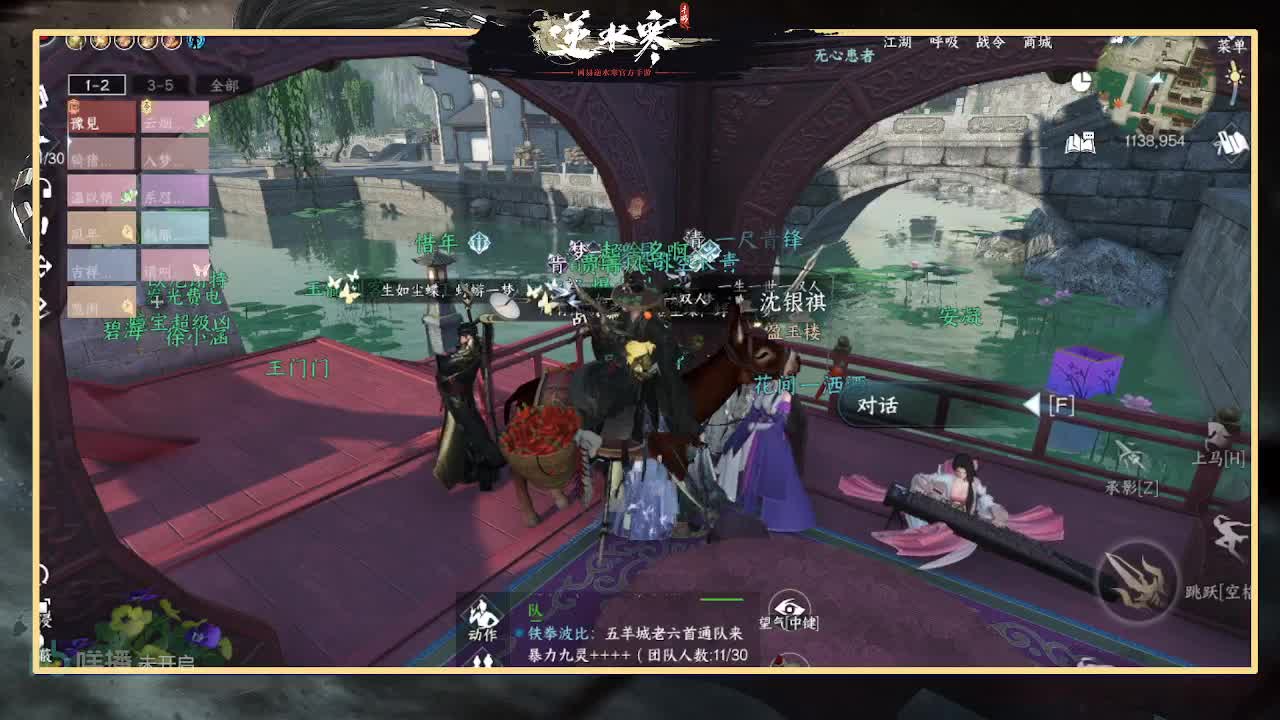Image resolution: width=1280 pixels, height=720 pixels.
Task: Toggle the microphone icon in the left sidebar
Action: [x=43, y=225]
